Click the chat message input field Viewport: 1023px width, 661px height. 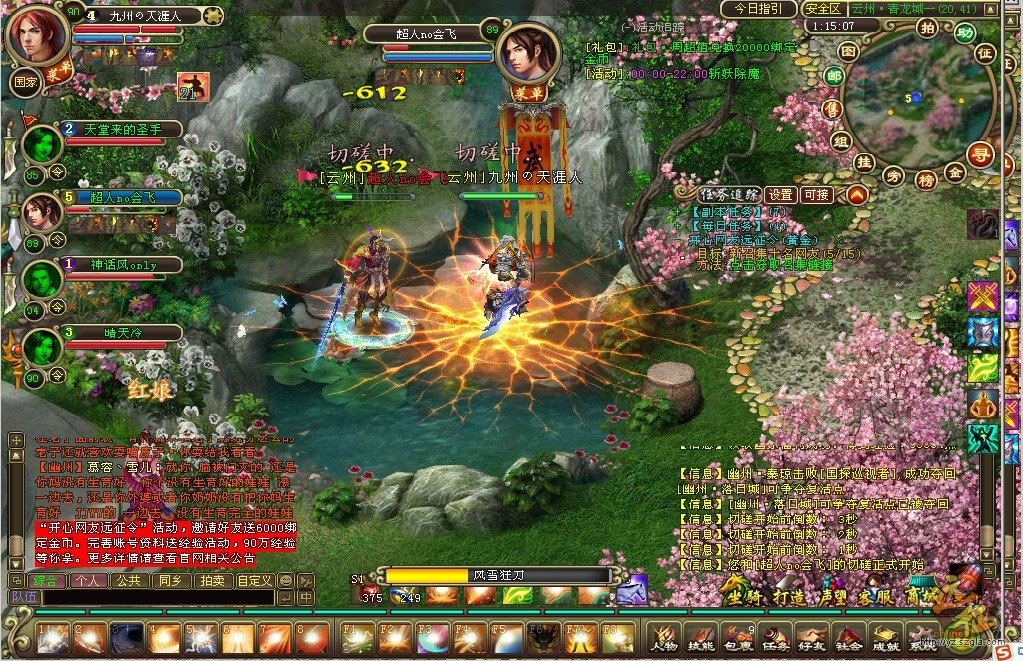coord(157,597)
